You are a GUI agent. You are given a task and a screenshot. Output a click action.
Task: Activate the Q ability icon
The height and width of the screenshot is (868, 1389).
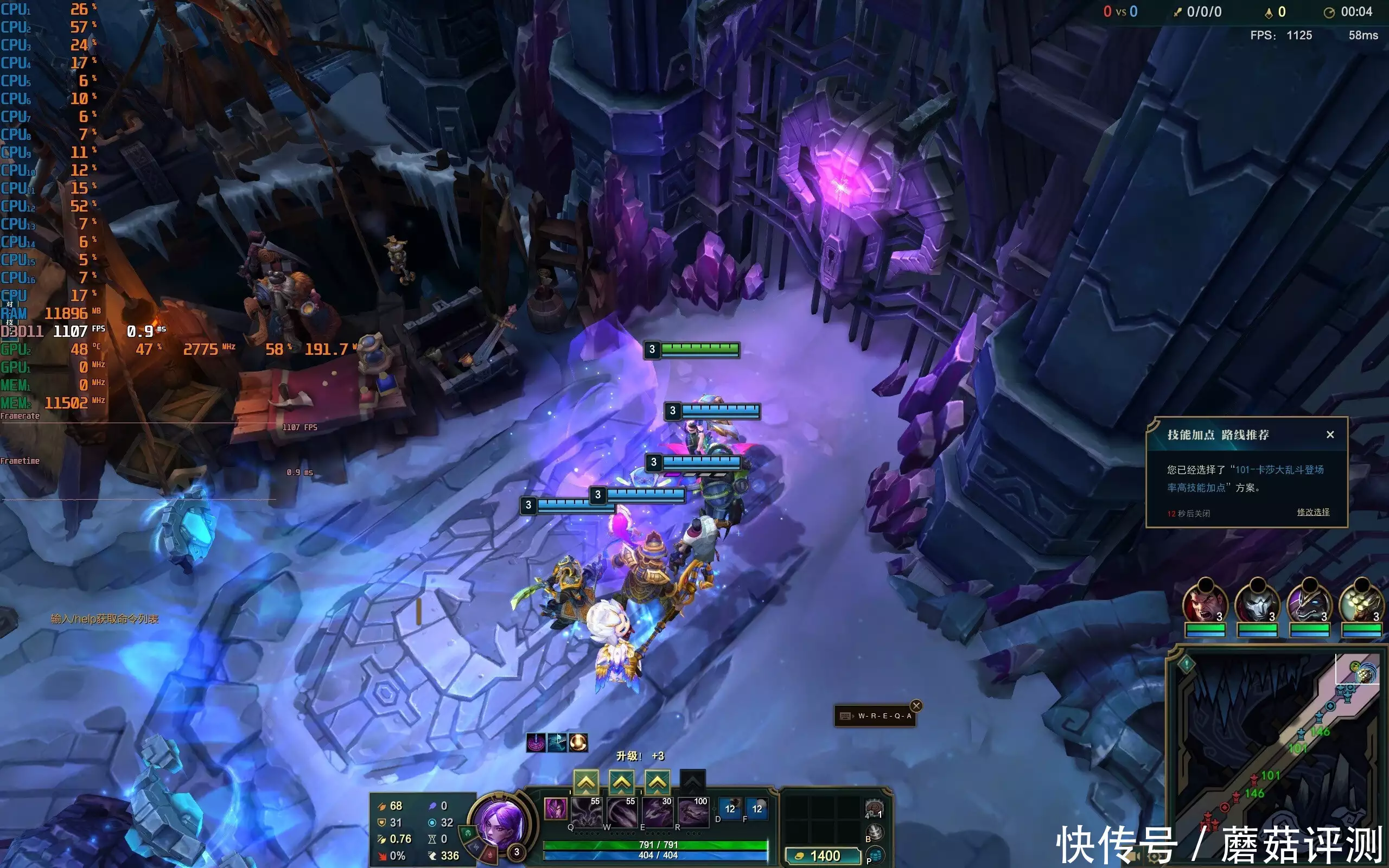(586, 812)
